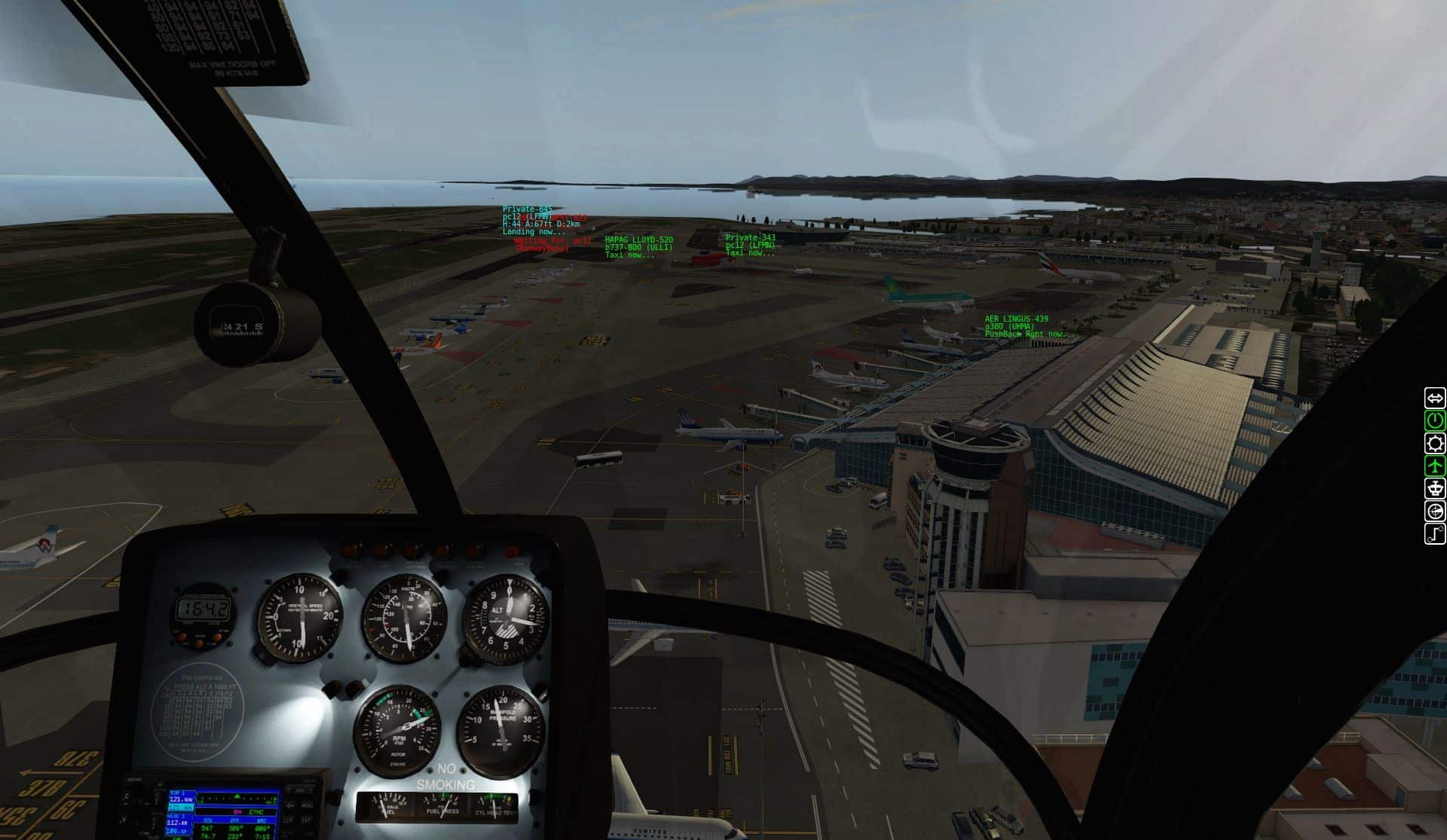Screen dimensions: 1447x840
Task: Click the flight route path icon
Action: coord(1434,534)
